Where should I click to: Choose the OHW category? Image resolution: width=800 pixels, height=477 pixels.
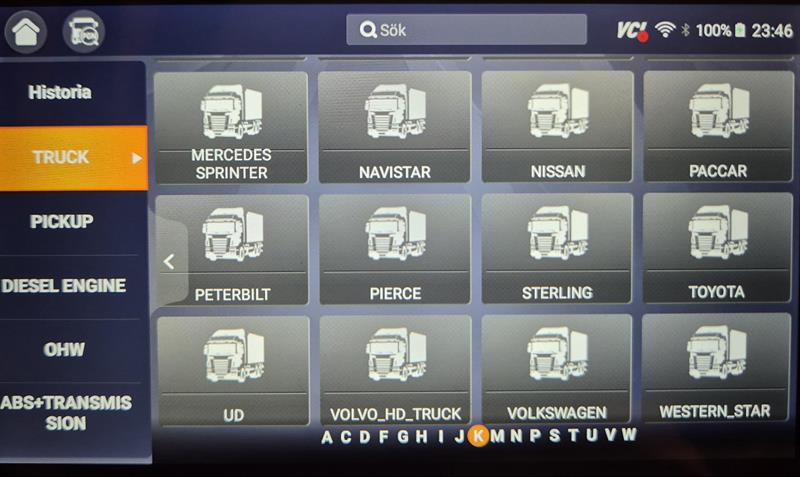tap(64, 350)
